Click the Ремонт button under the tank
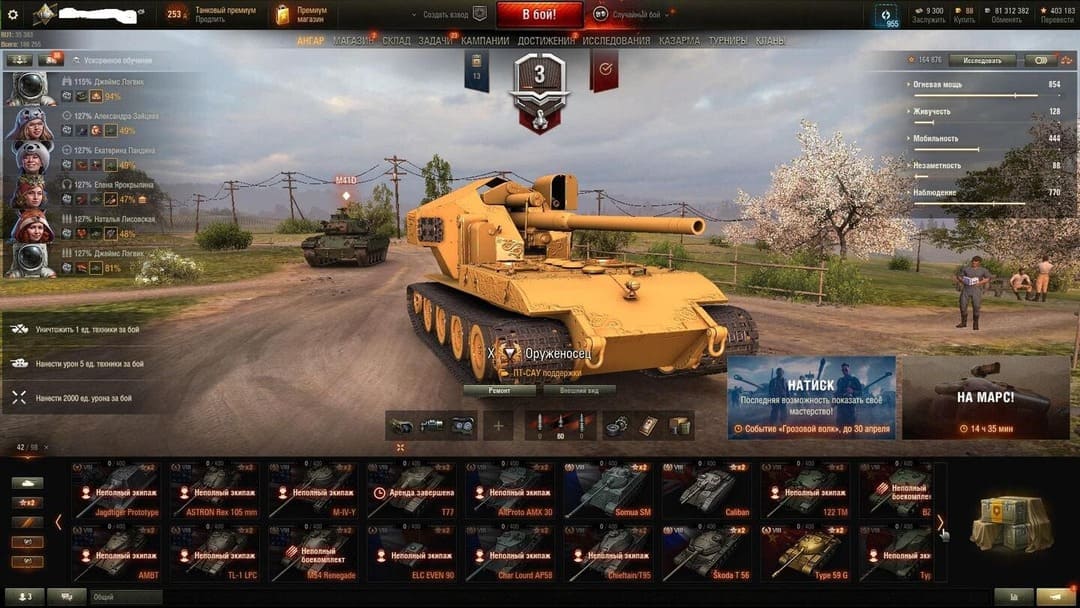 [500, 390]
